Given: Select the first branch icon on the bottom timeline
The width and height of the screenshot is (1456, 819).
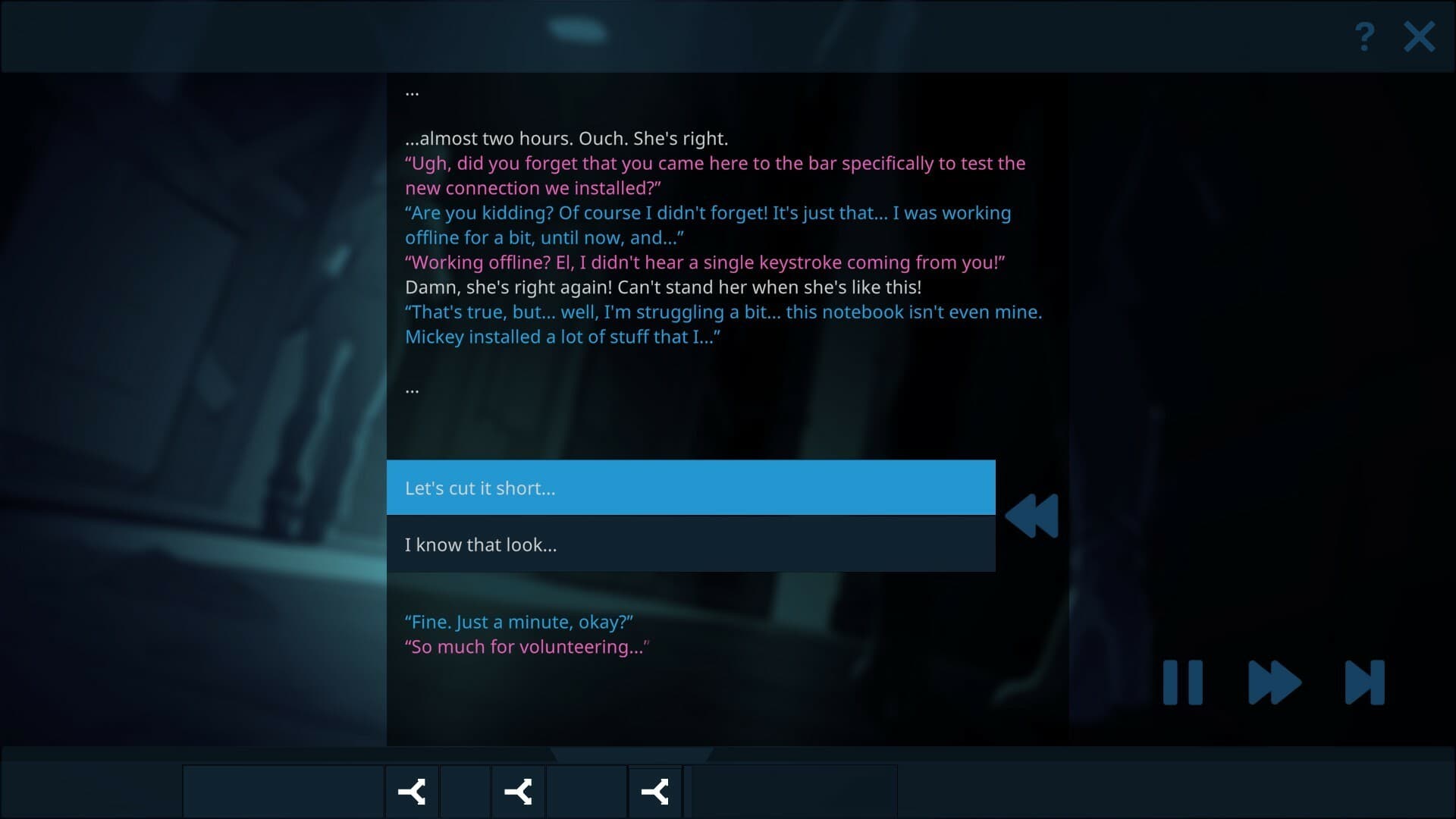Looking at the screenshot, I should pos(412,792).
